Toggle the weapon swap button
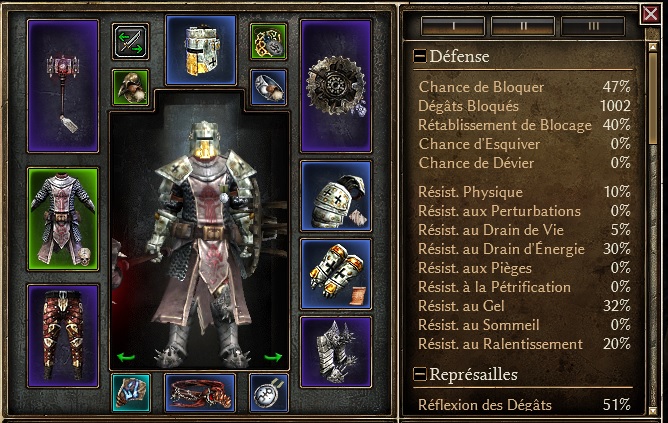Viewport: 668px width, 423px height. (x=130, y=40)
